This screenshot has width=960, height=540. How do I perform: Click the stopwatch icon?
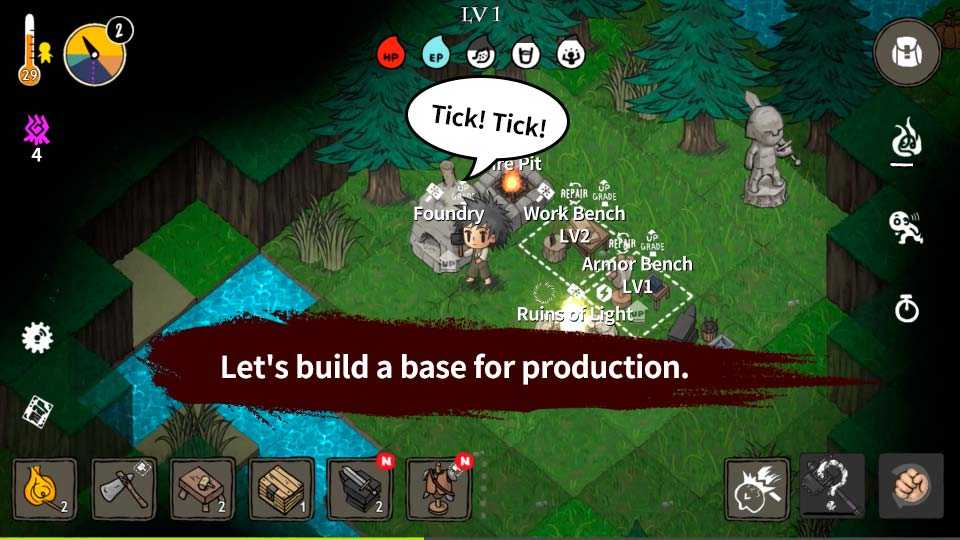pos(906,309)
